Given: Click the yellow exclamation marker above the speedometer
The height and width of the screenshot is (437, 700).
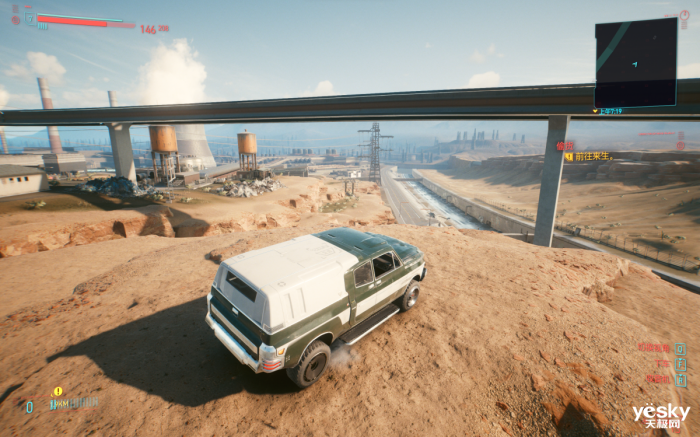Looking at the screenshot, I should [x=58, y=391].
